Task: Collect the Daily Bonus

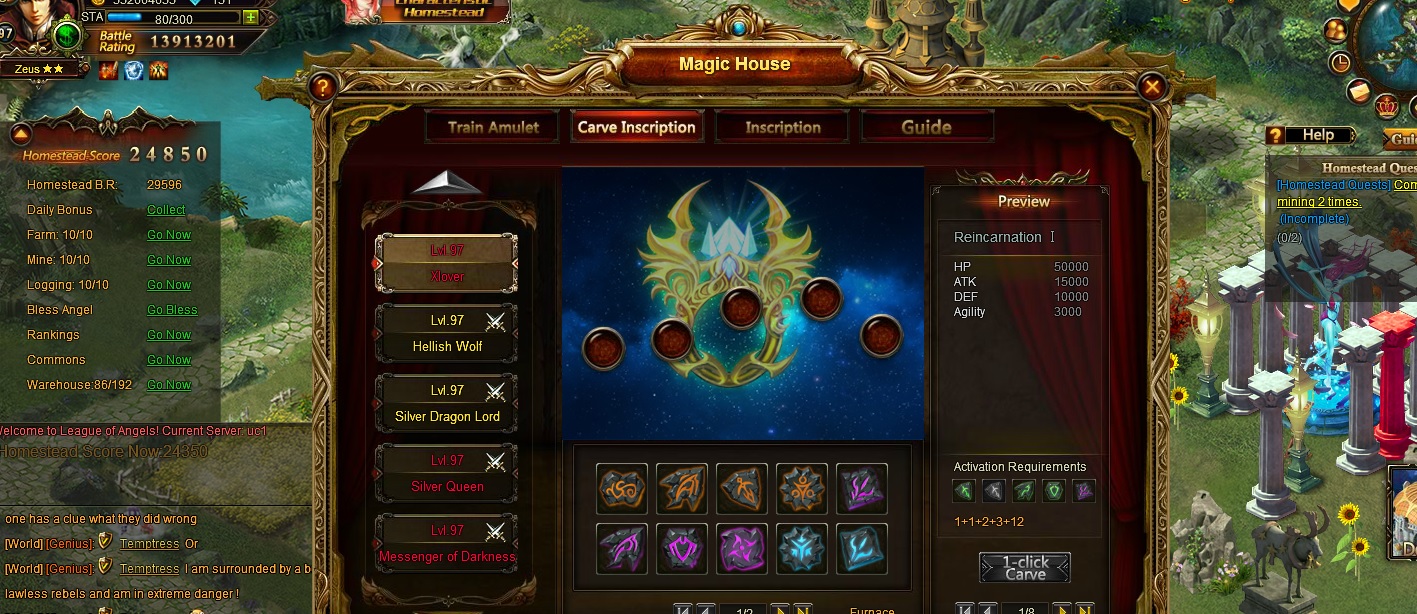Action: tap(166, 210)
